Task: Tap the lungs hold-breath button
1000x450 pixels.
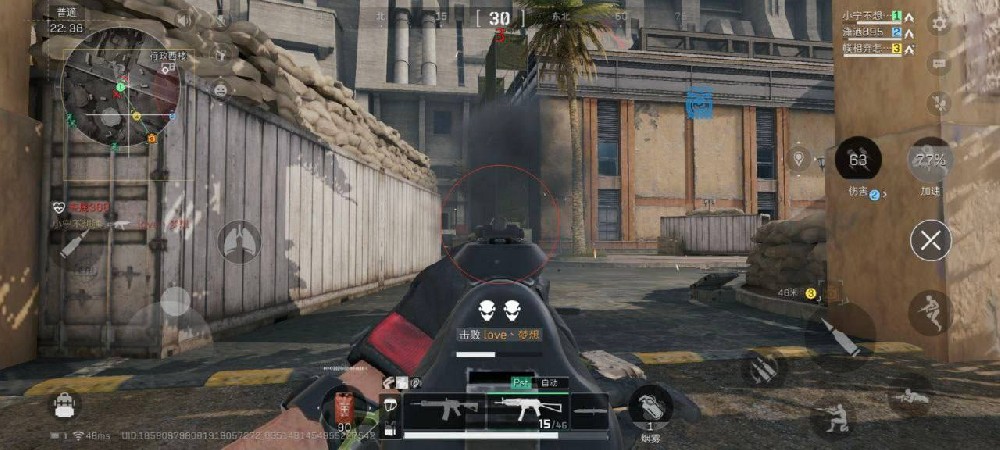Action: (239, 241)
